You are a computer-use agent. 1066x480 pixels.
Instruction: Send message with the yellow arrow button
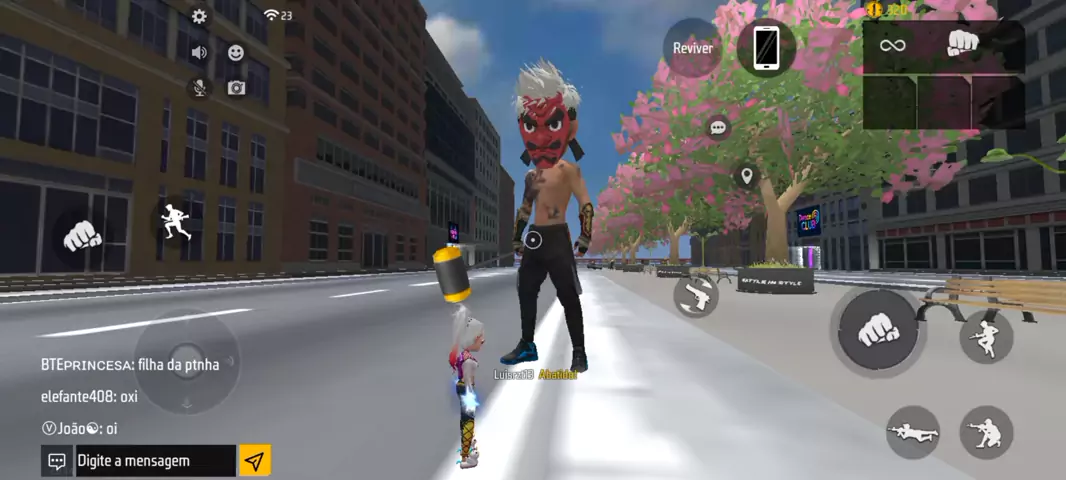254,461
